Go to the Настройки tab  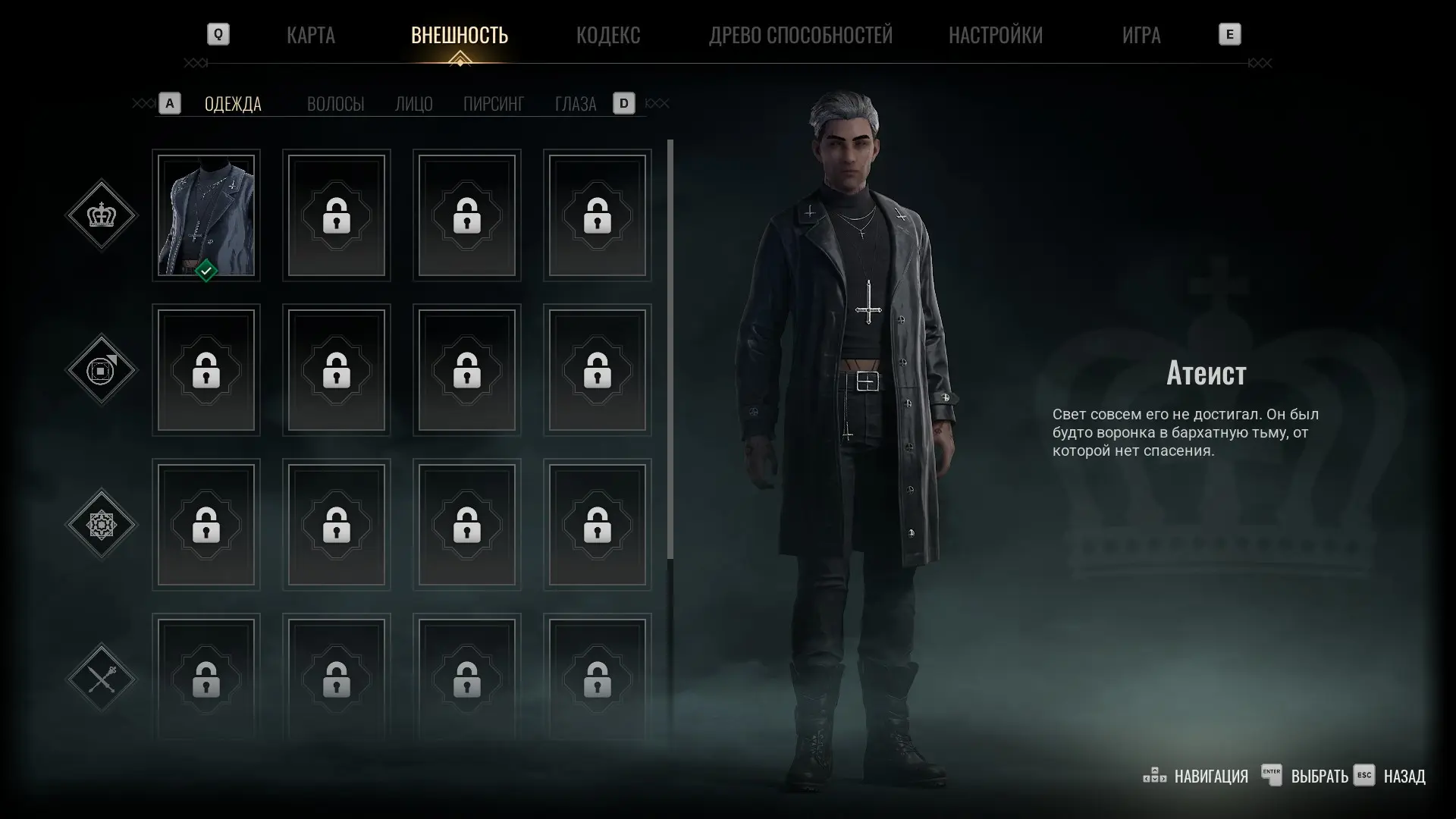coord(995,35)
